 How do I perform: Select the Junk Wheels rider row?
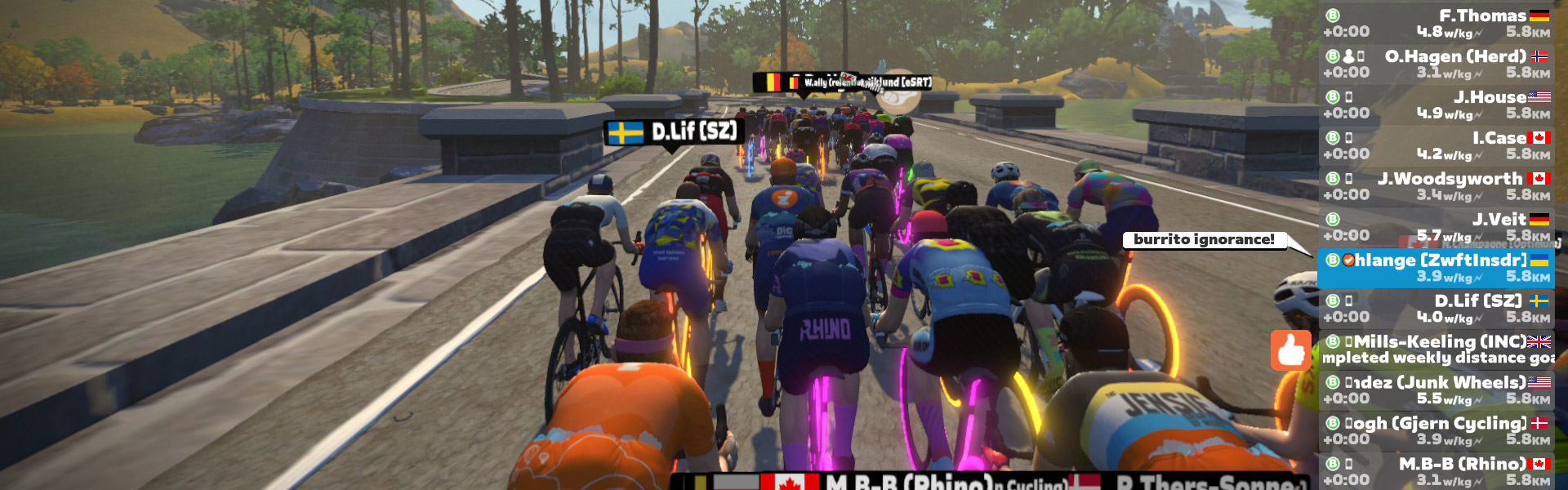(1437, 390)
